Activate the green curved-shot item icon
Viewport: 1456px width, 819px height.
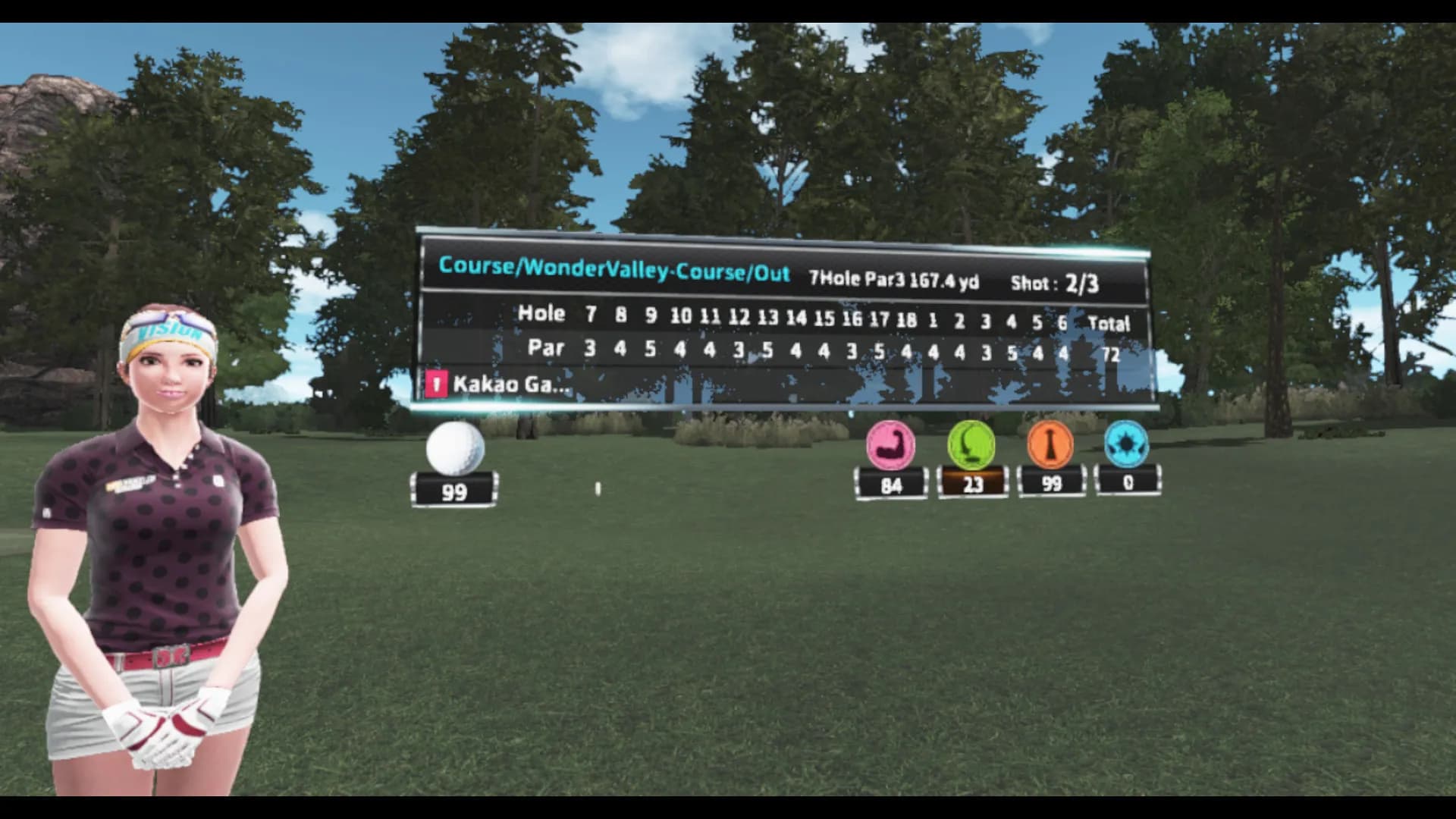click(x=971, y=444)
